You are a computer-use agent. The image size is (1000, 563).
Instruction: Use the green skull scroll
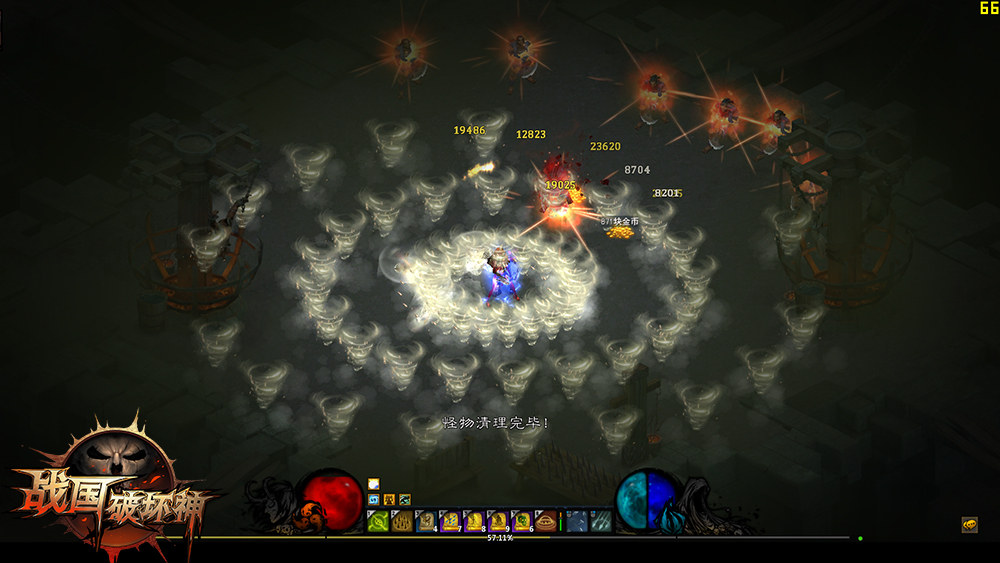pos(522,521)
